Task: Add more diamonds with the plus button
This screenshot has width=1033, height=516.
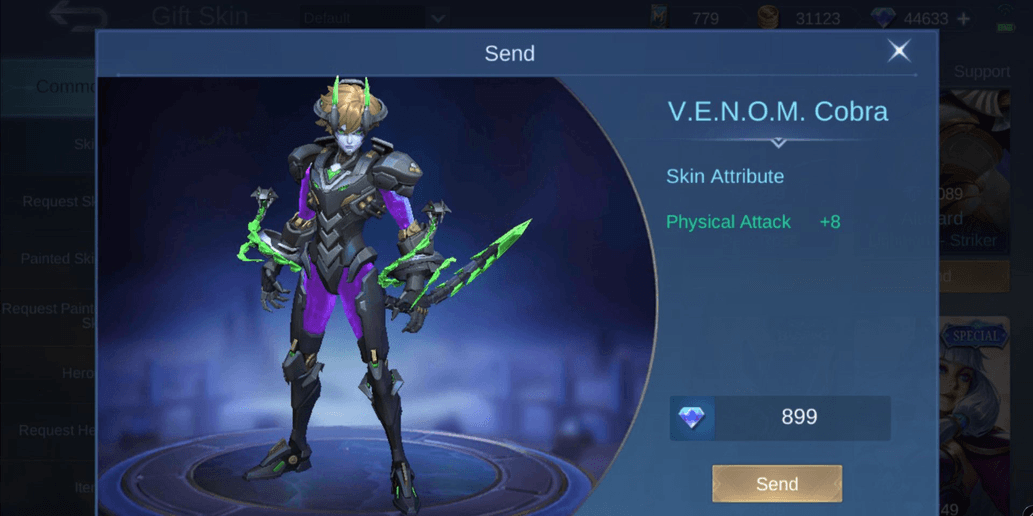Action: click(x=964, y=18)
